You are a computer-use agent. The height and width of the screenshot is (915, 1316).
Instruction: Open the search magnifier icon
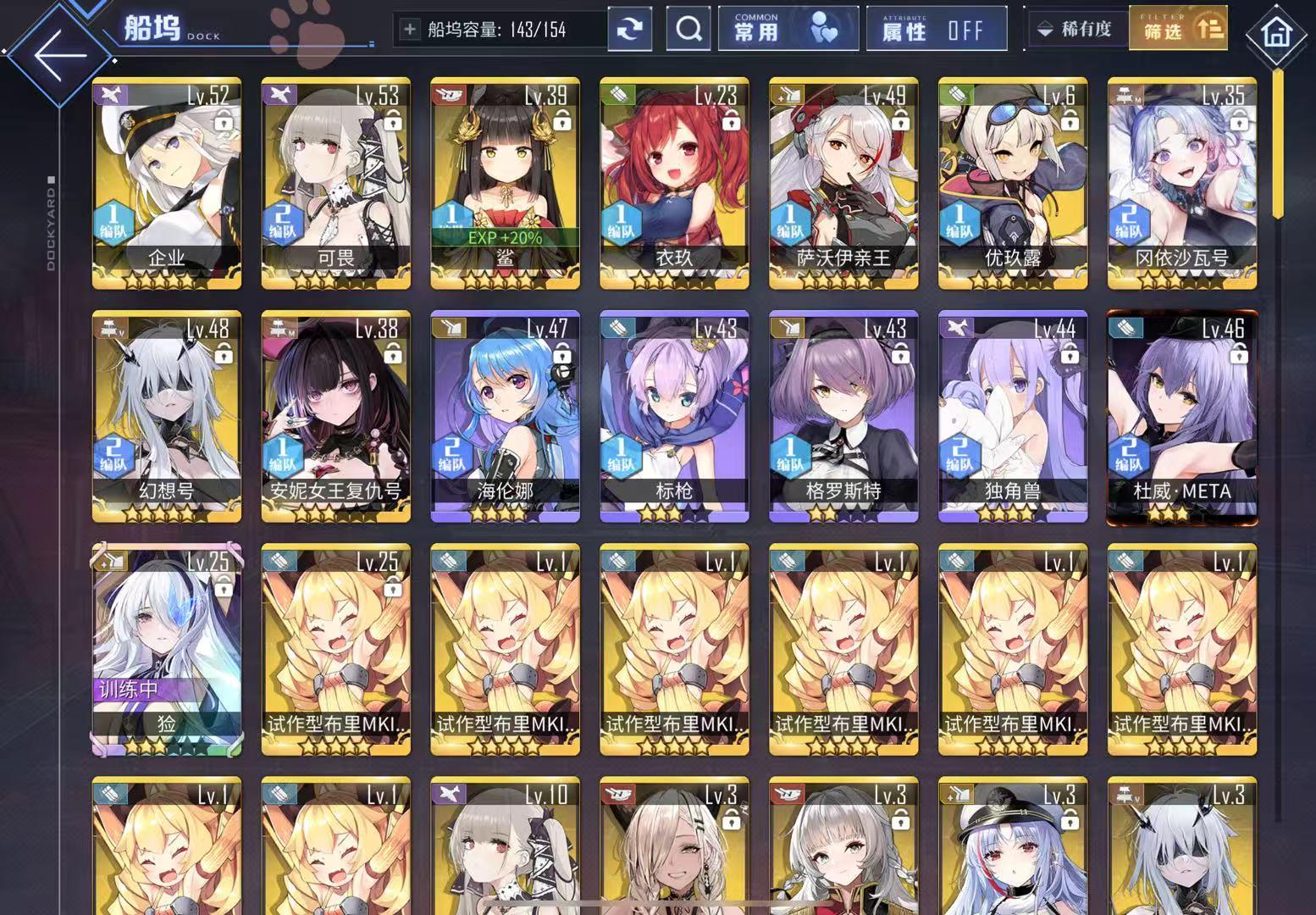point(688,28)
